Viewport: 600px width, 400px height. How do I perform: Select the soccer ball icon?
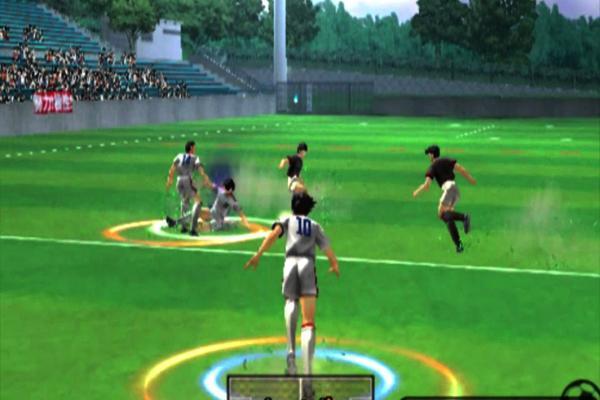pos(581,391)
